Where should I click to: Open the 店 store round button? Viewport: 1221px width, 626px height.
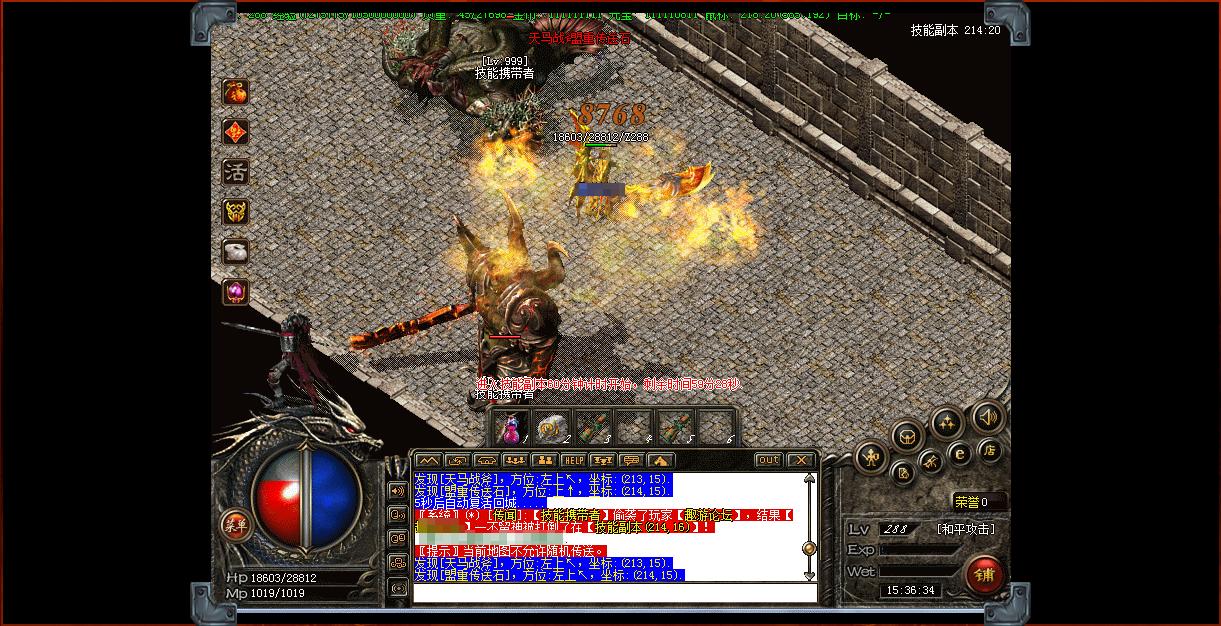(989, 450)
